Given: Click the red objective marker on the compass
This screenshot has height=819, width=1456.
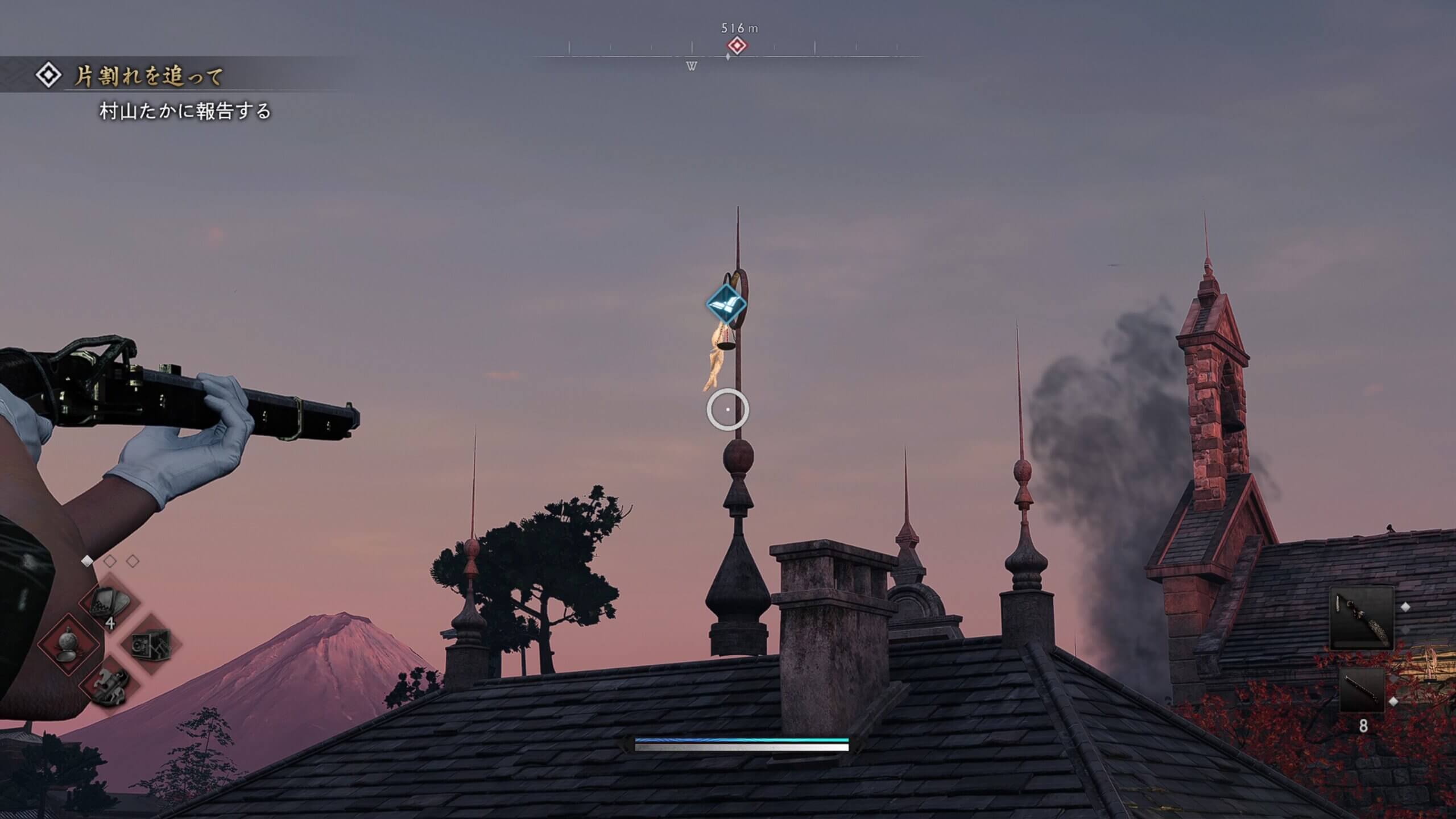Looking at the screenshot, I should tap(737, 46).
